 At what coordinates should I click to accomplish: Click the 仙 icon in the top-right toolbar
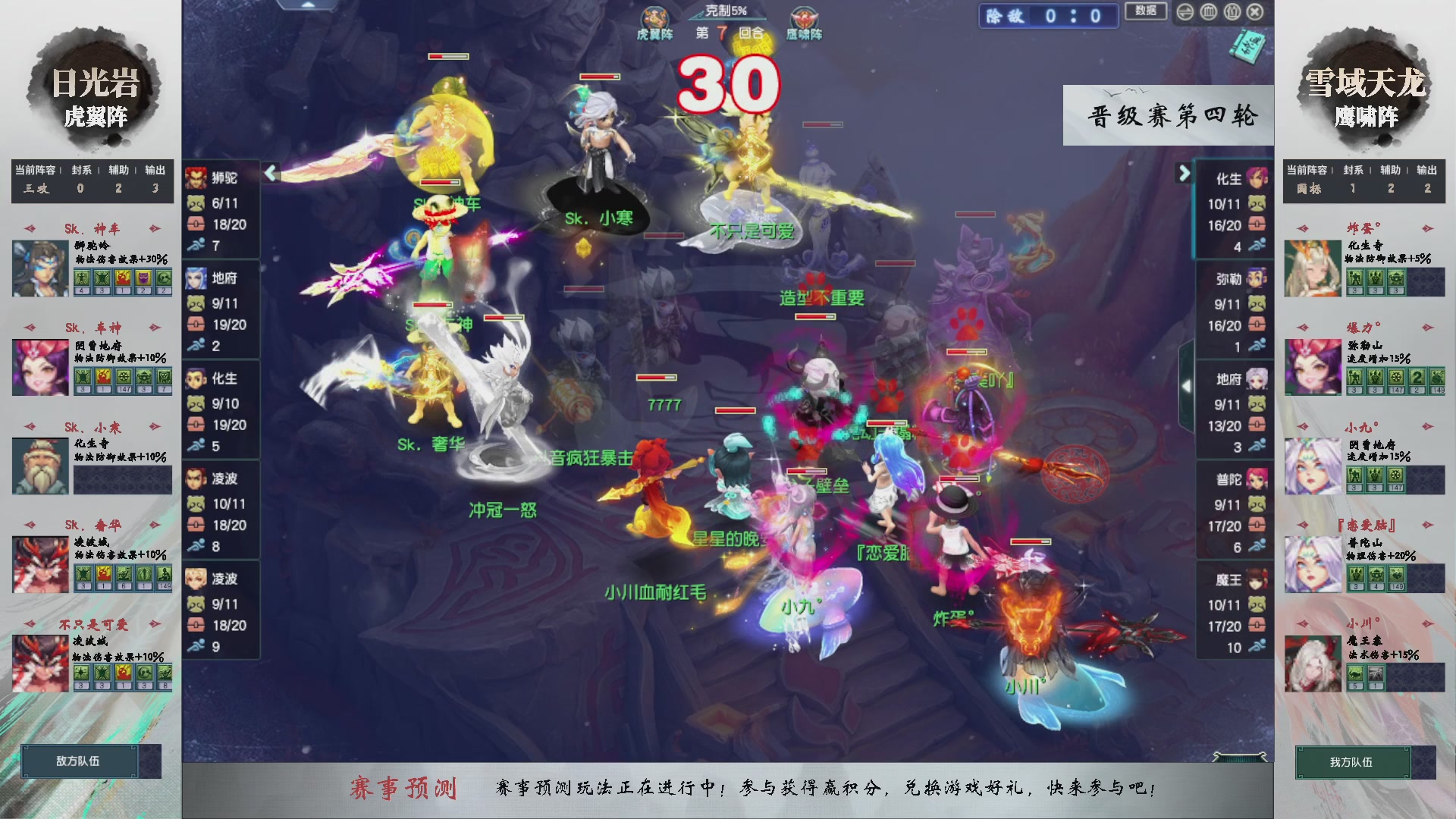1232,12
